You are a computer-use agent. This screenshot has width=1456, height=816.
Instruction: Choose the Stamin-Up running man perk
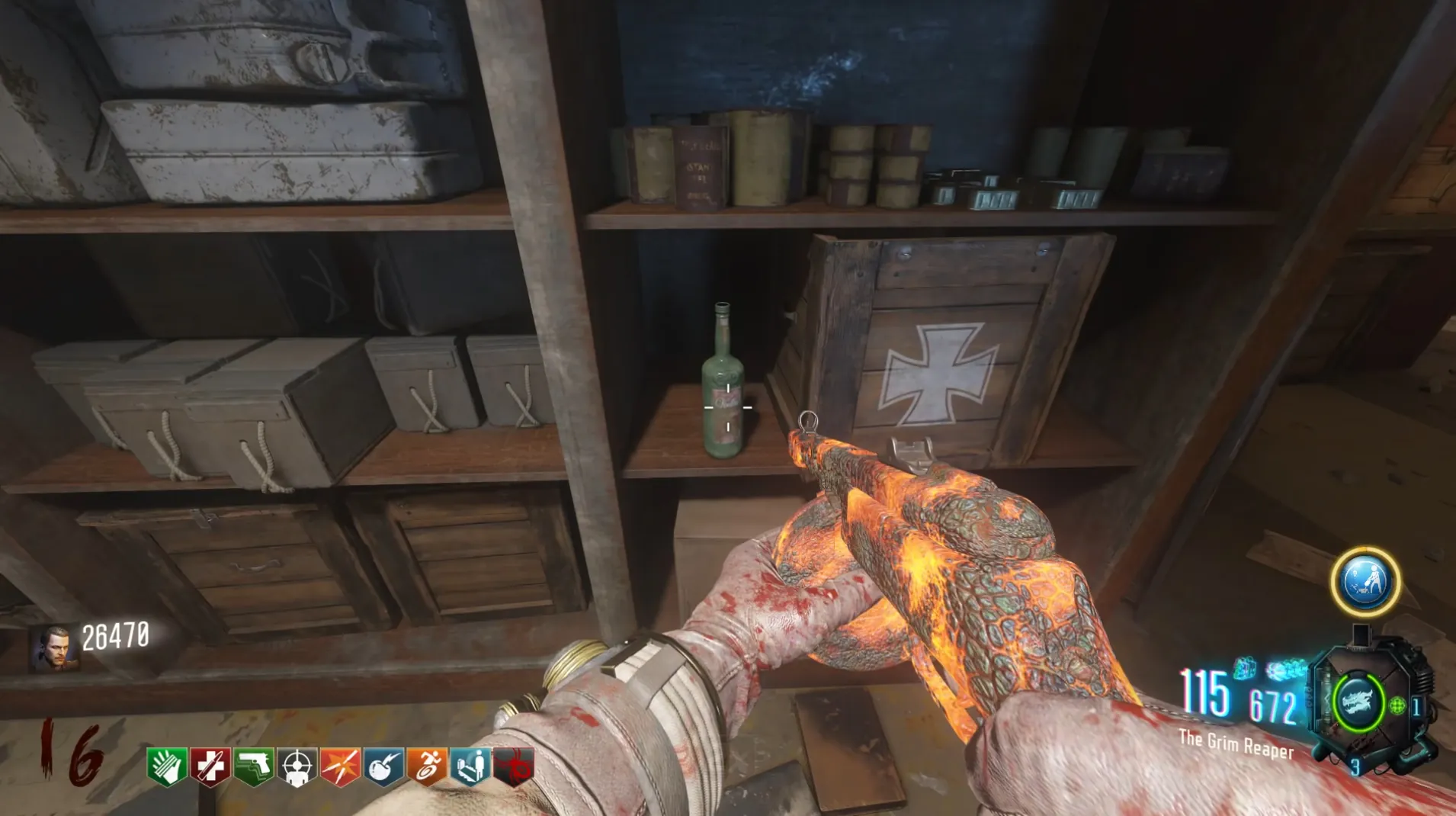coord(427,766)
